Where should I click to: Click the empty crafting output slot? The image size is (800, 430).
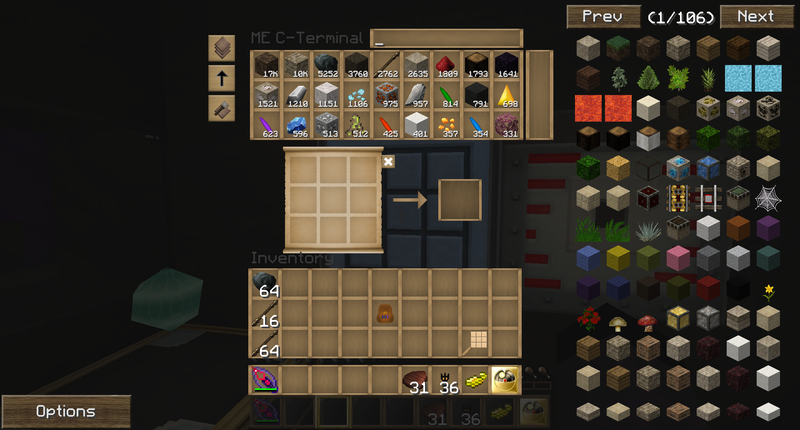click(x=460, y=201)
